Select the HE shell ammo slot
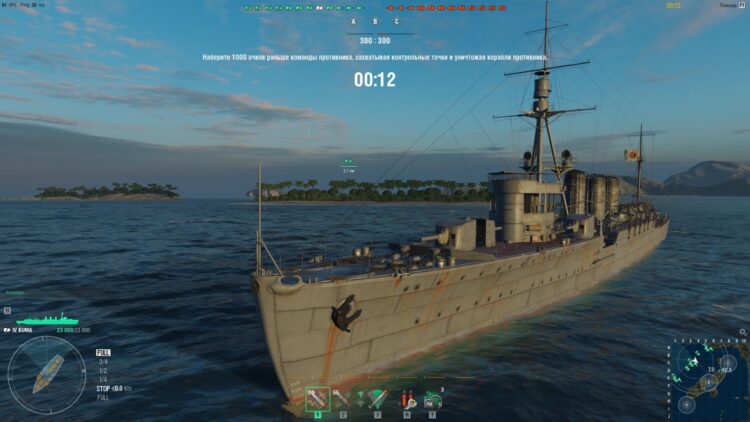The width and height of the screenshot is (750, 422). 318,399
